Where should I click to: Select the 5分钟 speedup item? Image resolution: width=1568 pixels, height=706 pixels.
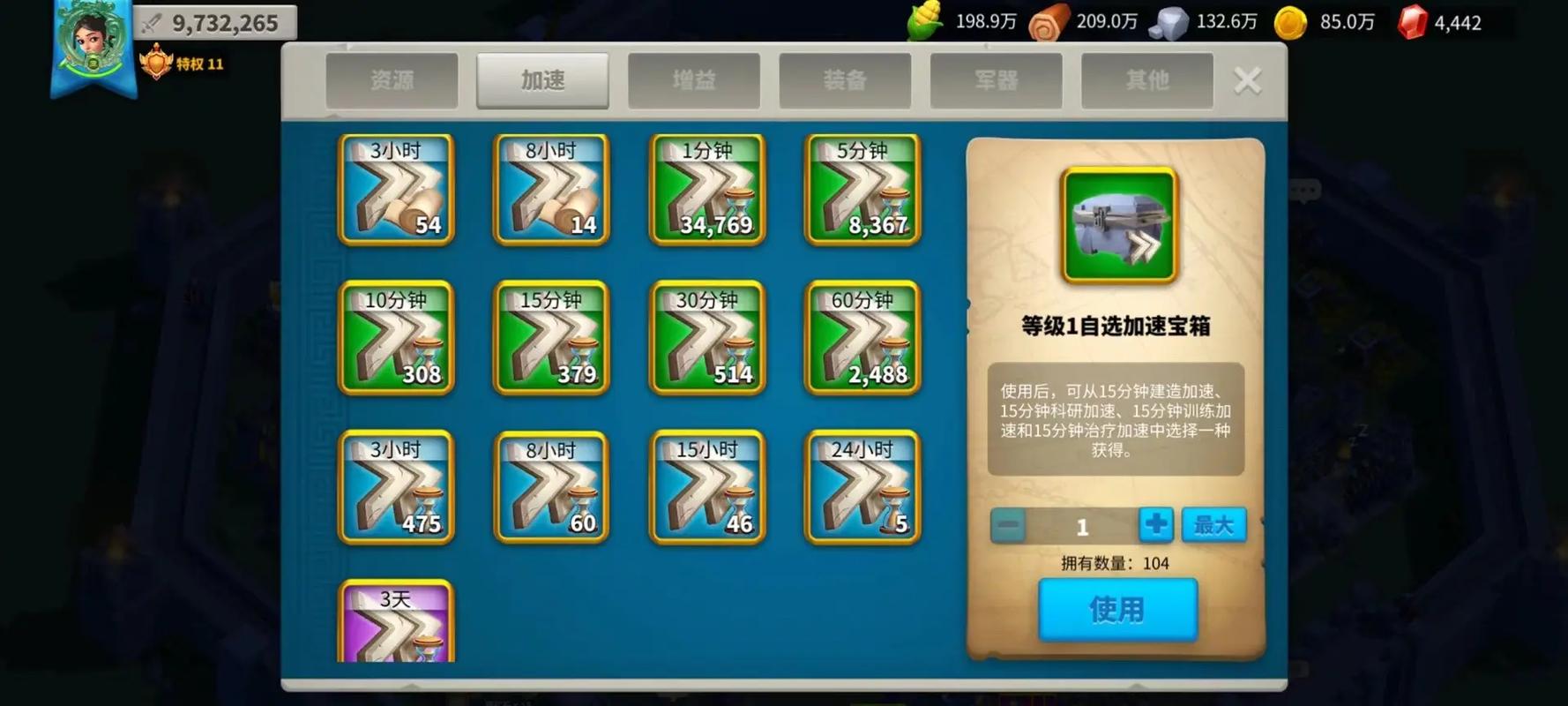(862, 190)
